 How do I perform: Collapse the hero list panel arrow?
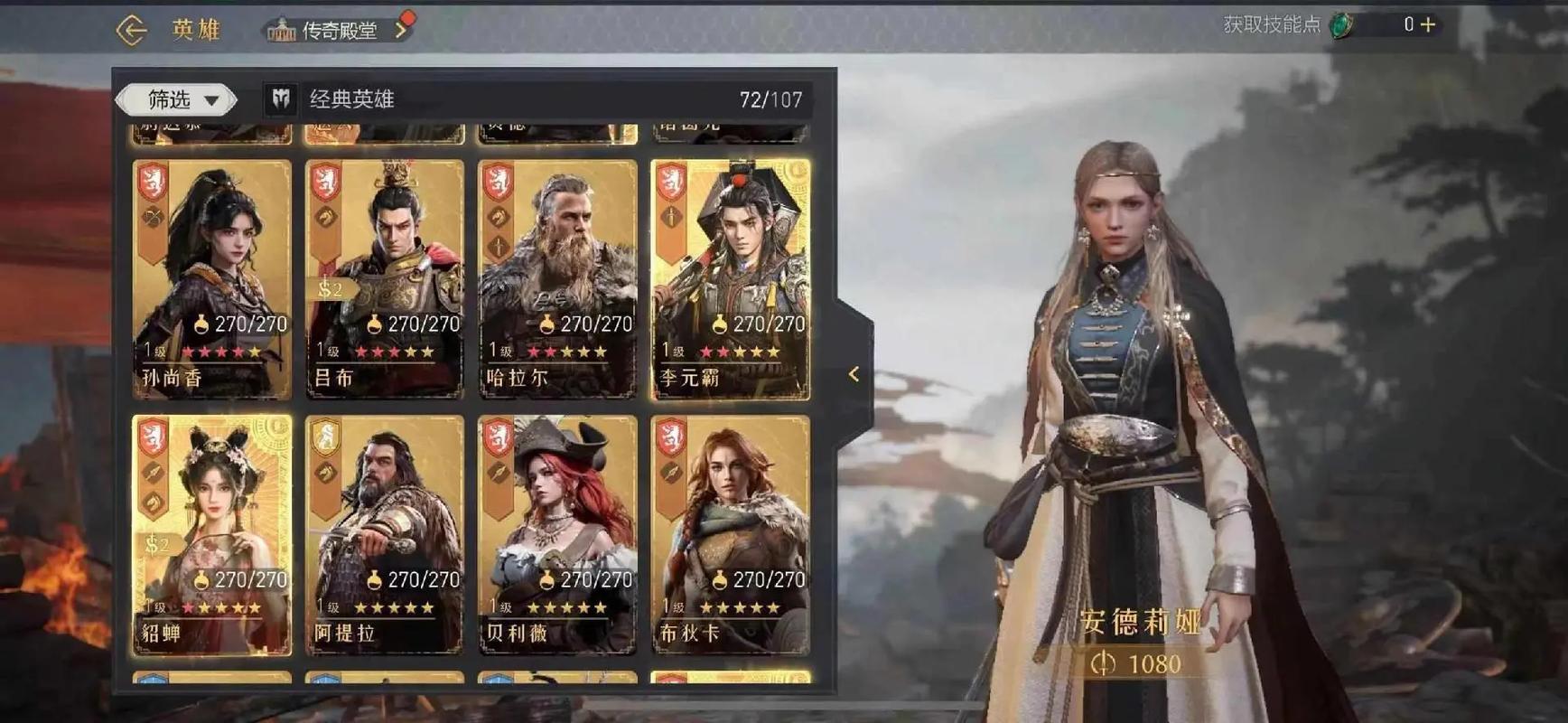854,374
